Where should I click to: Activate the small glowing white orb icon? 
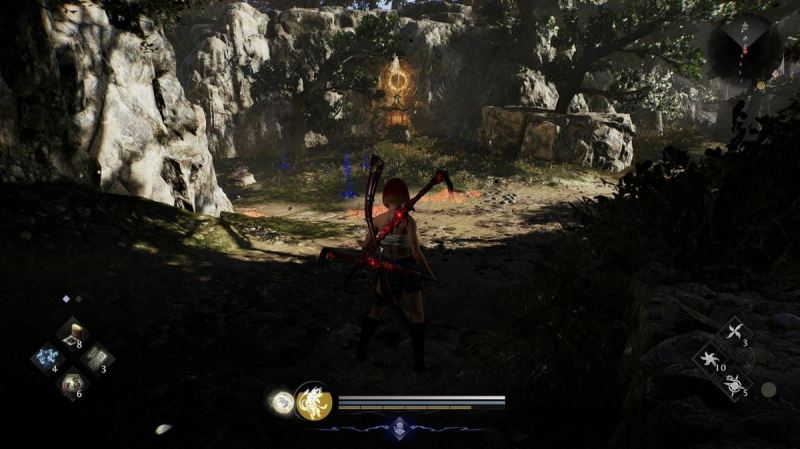(x=281, y=402)
